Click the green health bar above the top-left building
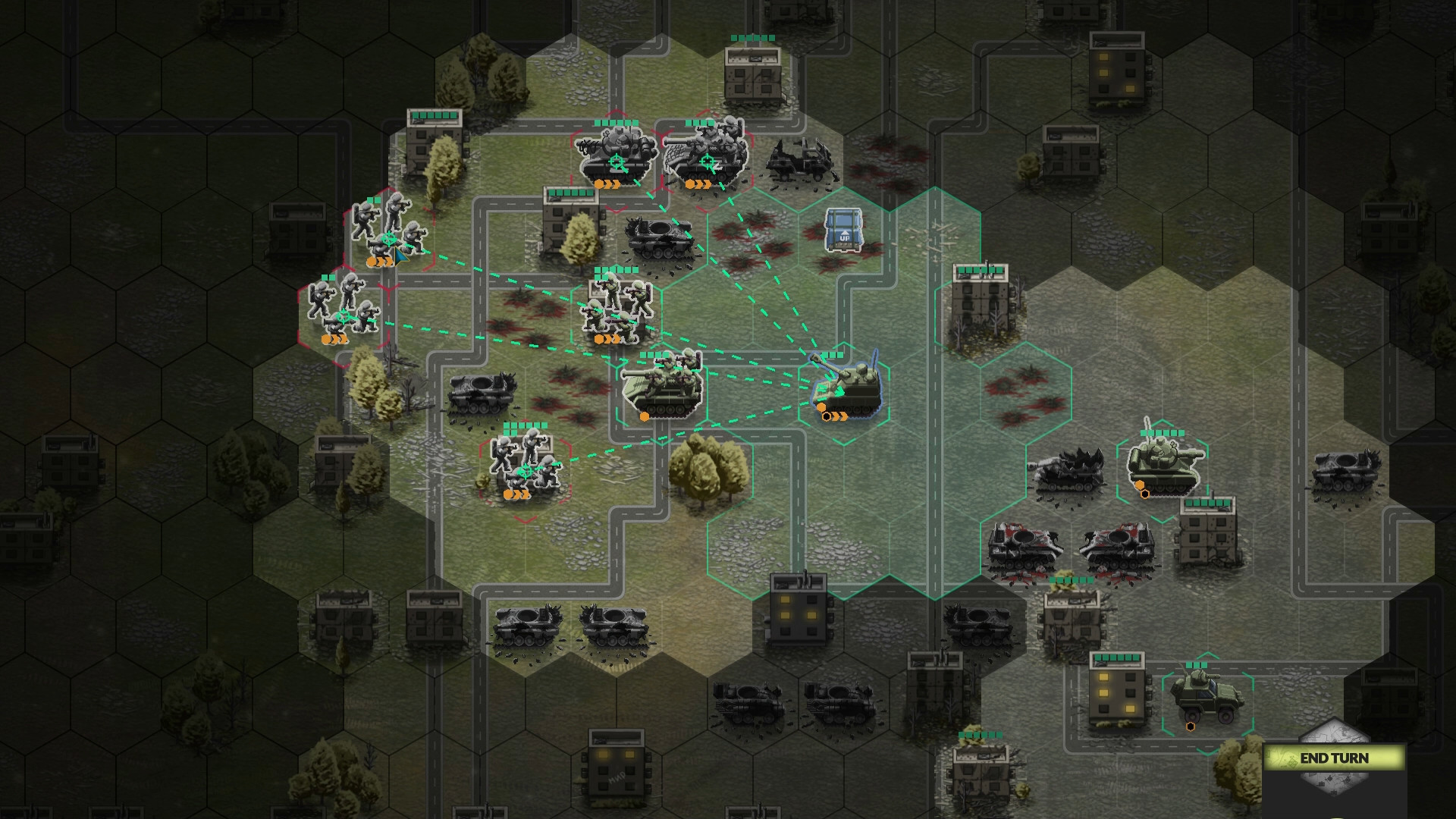 pyautogui.click(x=436, y=114)
